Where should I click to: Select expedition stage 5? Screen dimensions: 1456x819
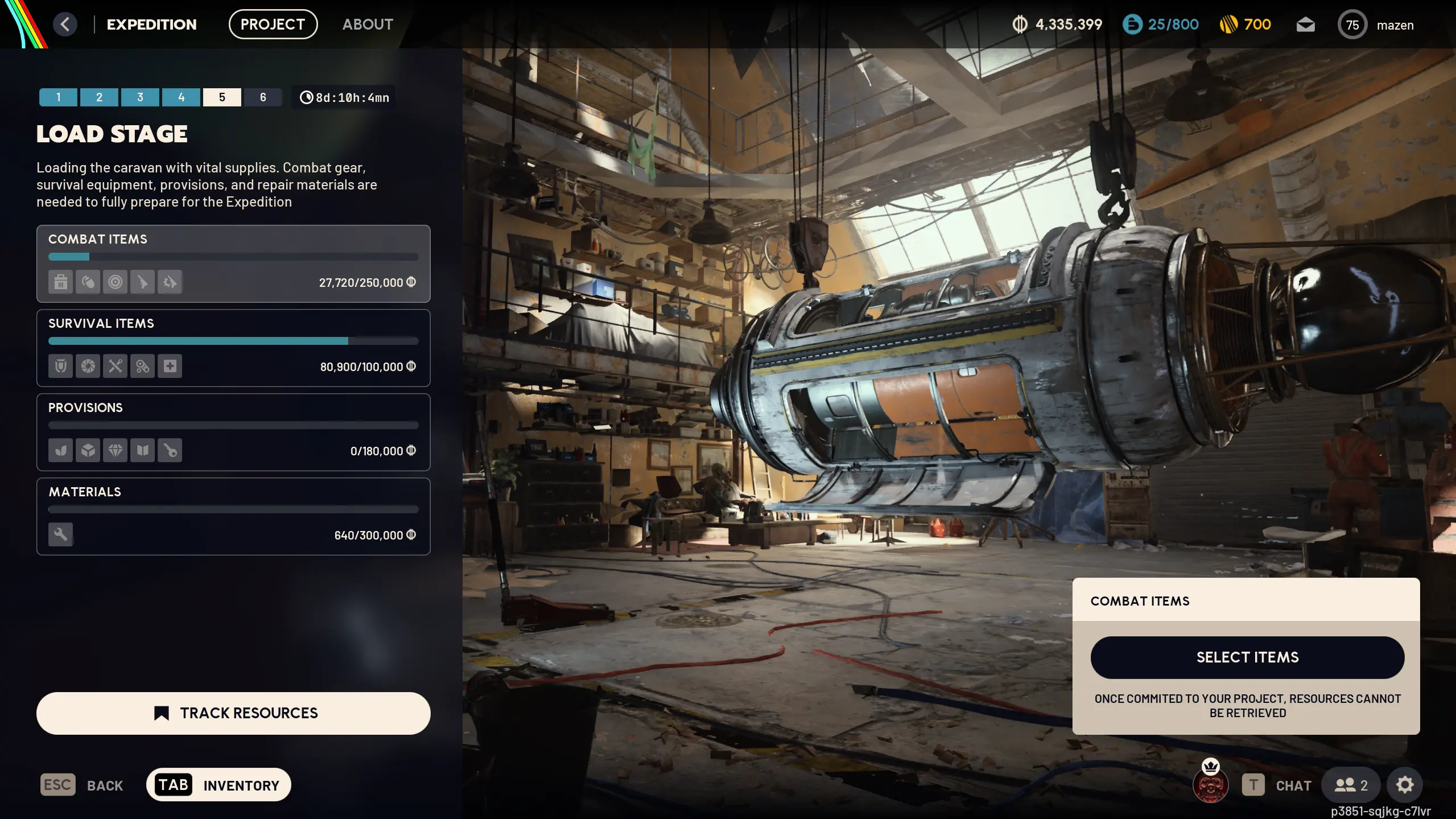click(222, 97)
